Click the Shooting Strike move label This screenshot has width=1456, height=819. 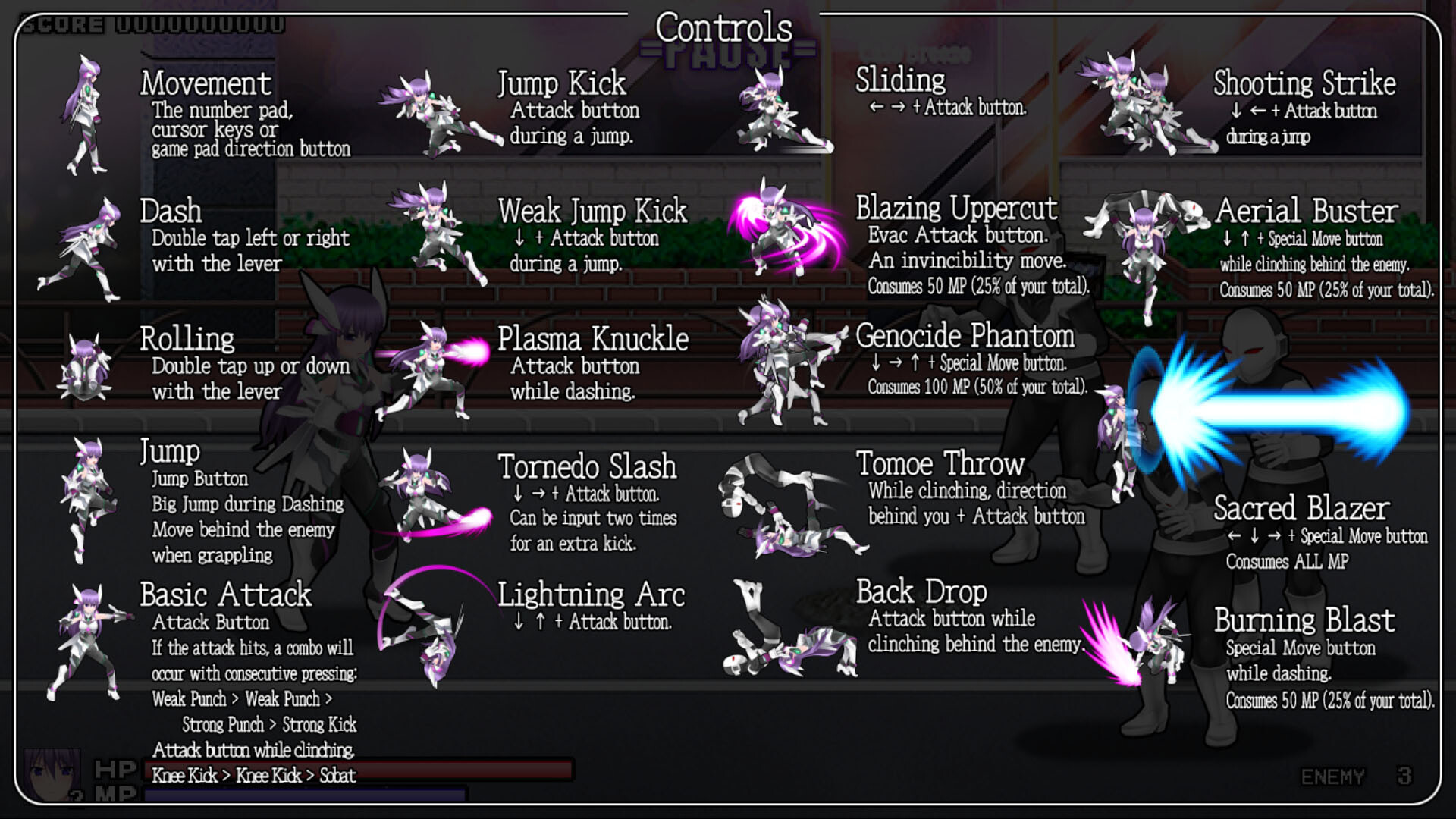point(1302,83)
